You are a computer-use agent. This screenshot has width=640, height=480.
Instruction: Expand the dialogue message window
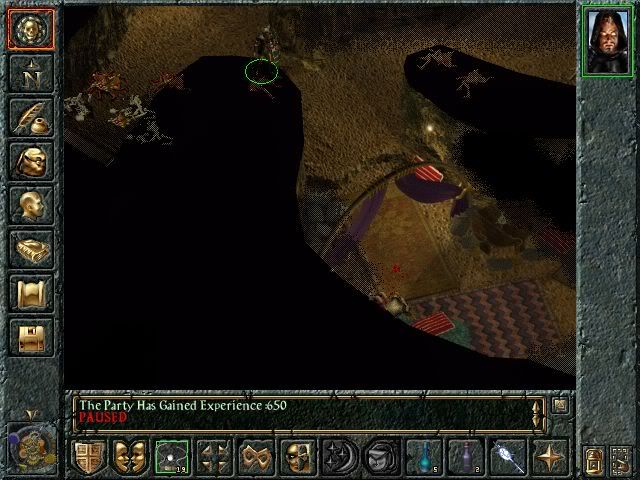[x=561, y=405]
